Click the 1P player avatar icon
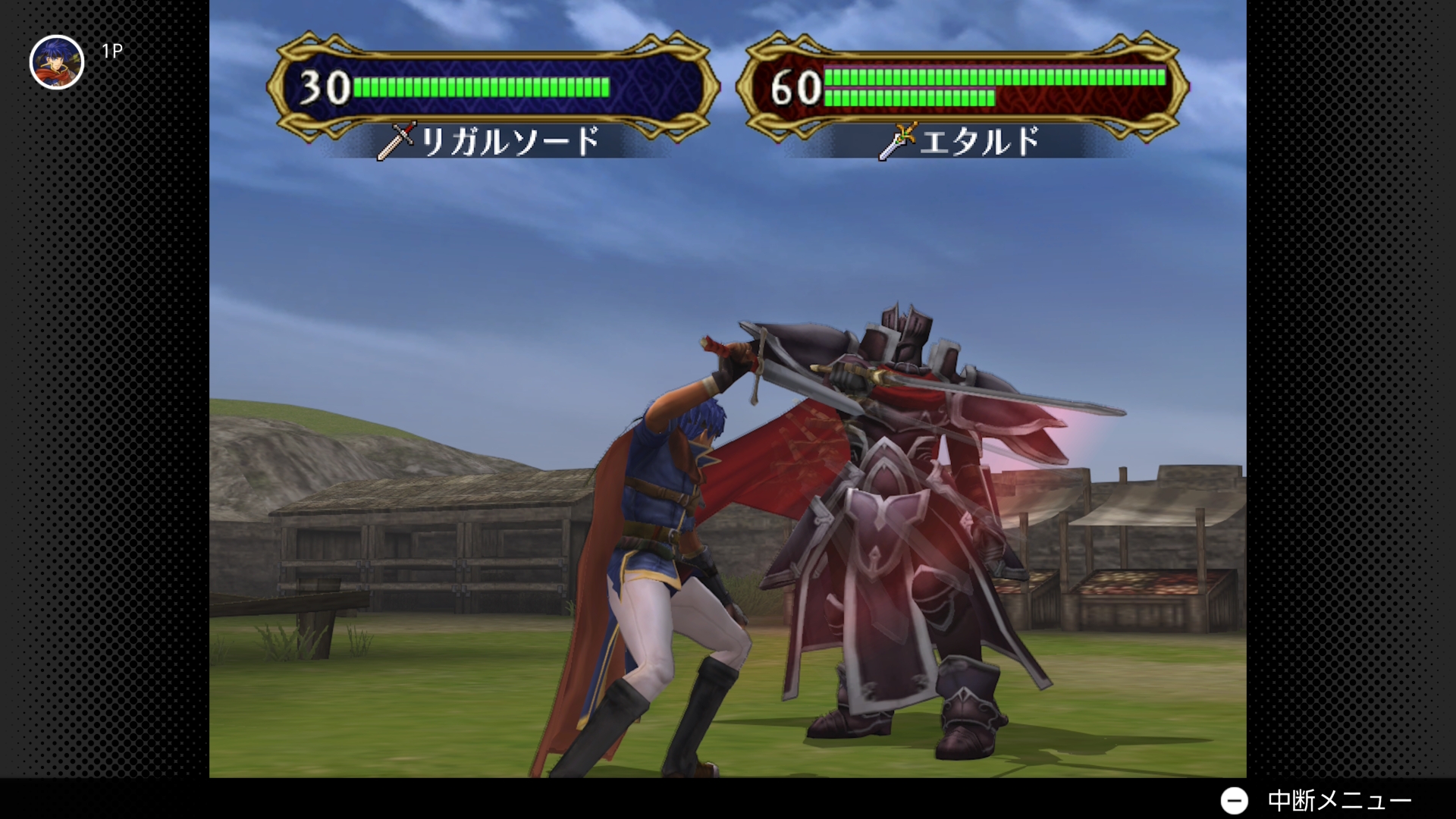This screenshot has width=1456, height=819. [x=57, y=62]
